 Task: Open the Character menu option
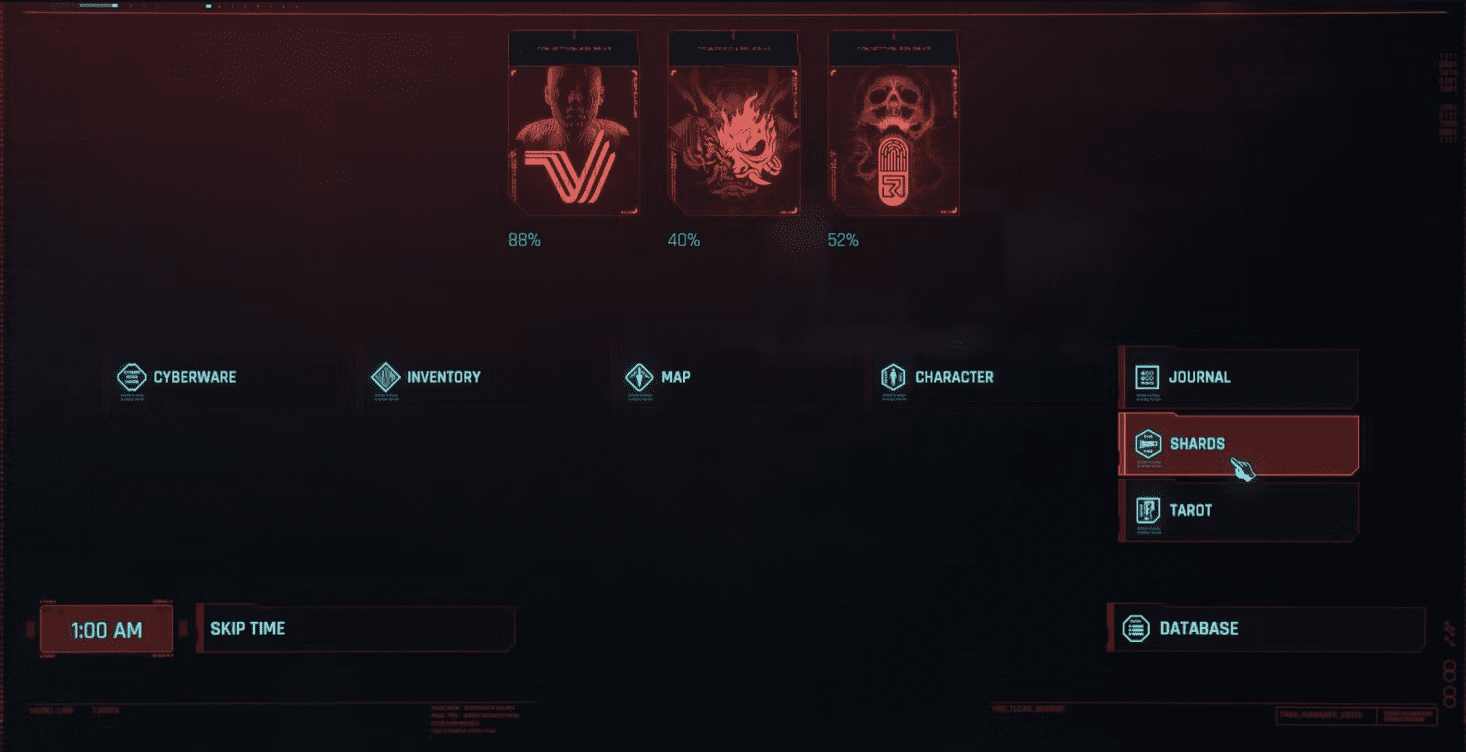coord(954,377)
